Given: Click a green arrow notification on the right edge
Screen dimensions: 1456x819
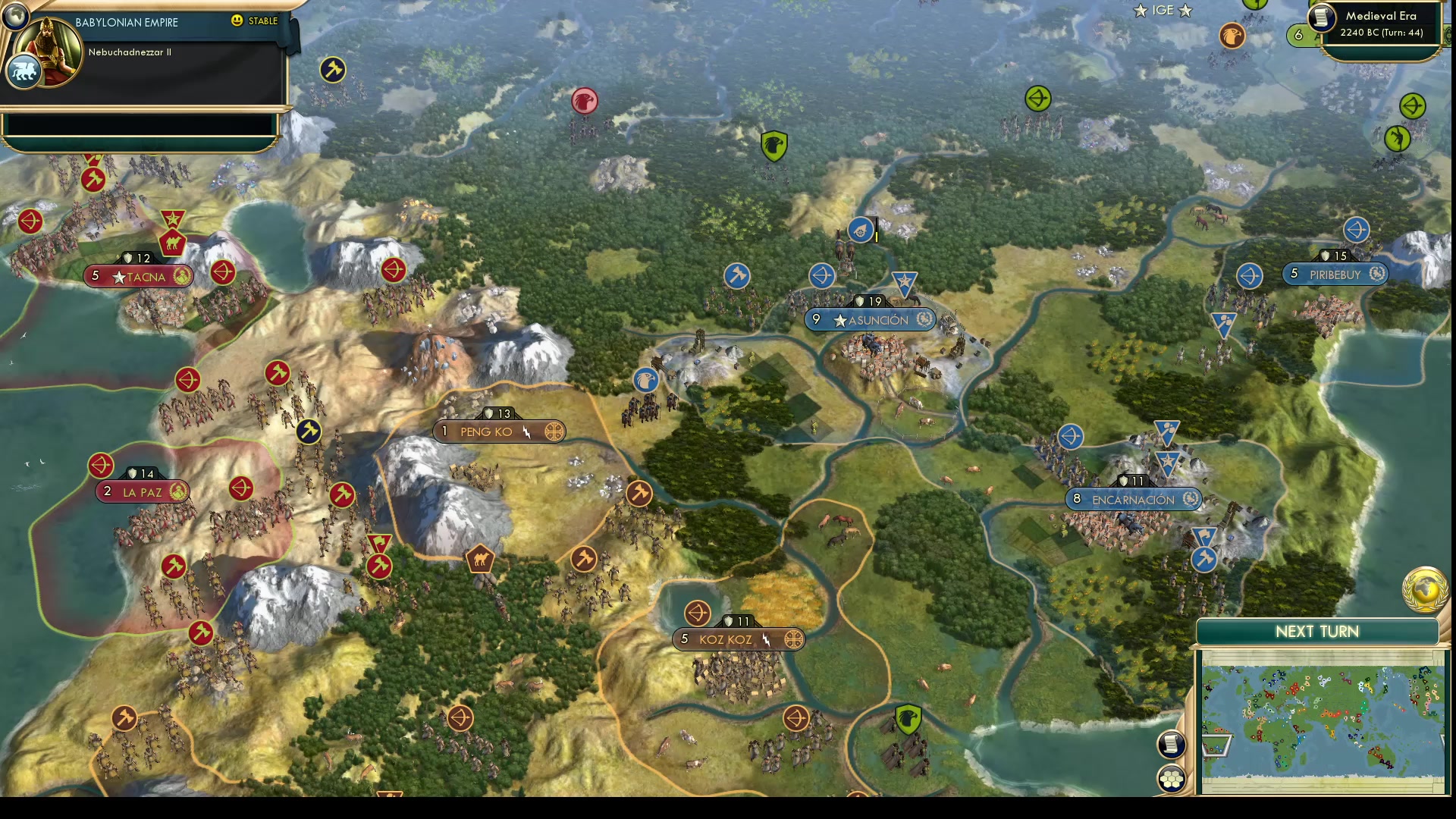Looking at the screenshot, I should point(1413,107).
